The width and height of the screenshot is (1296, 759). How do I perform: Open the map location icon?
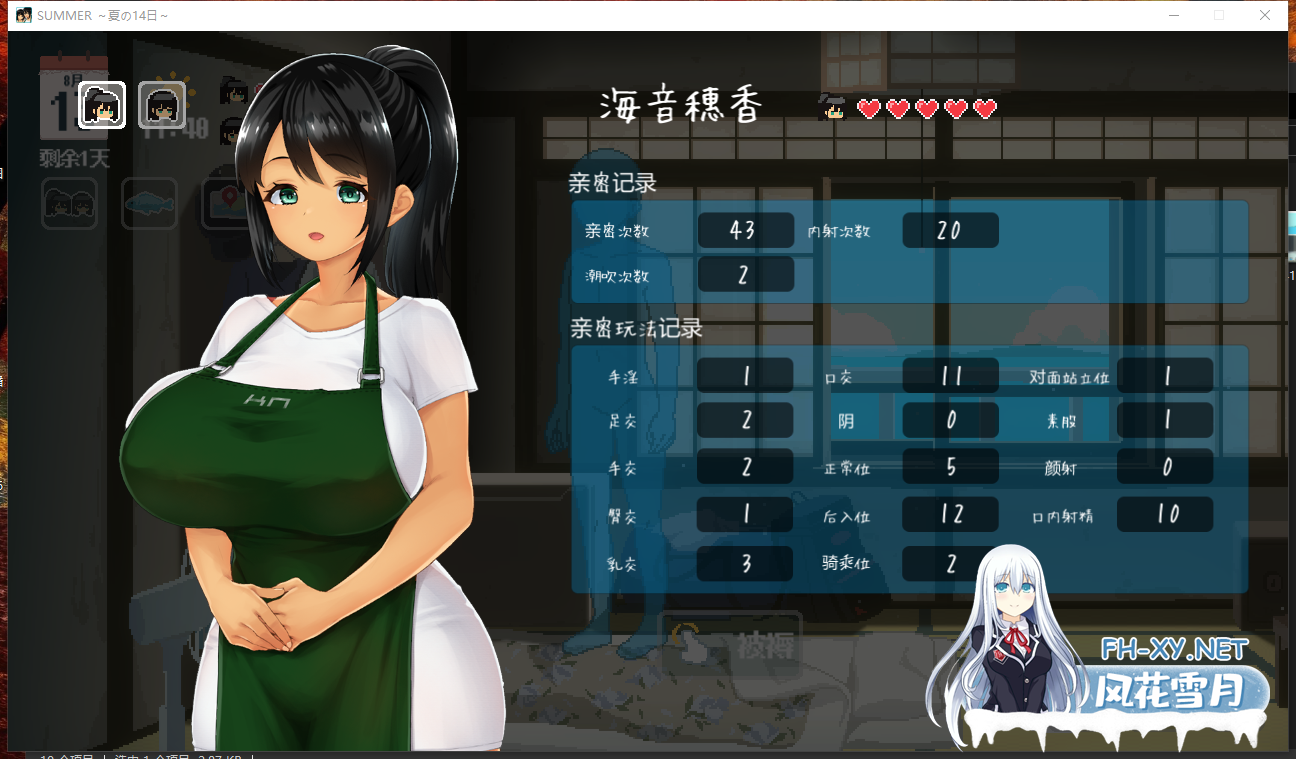click(229, 203)
